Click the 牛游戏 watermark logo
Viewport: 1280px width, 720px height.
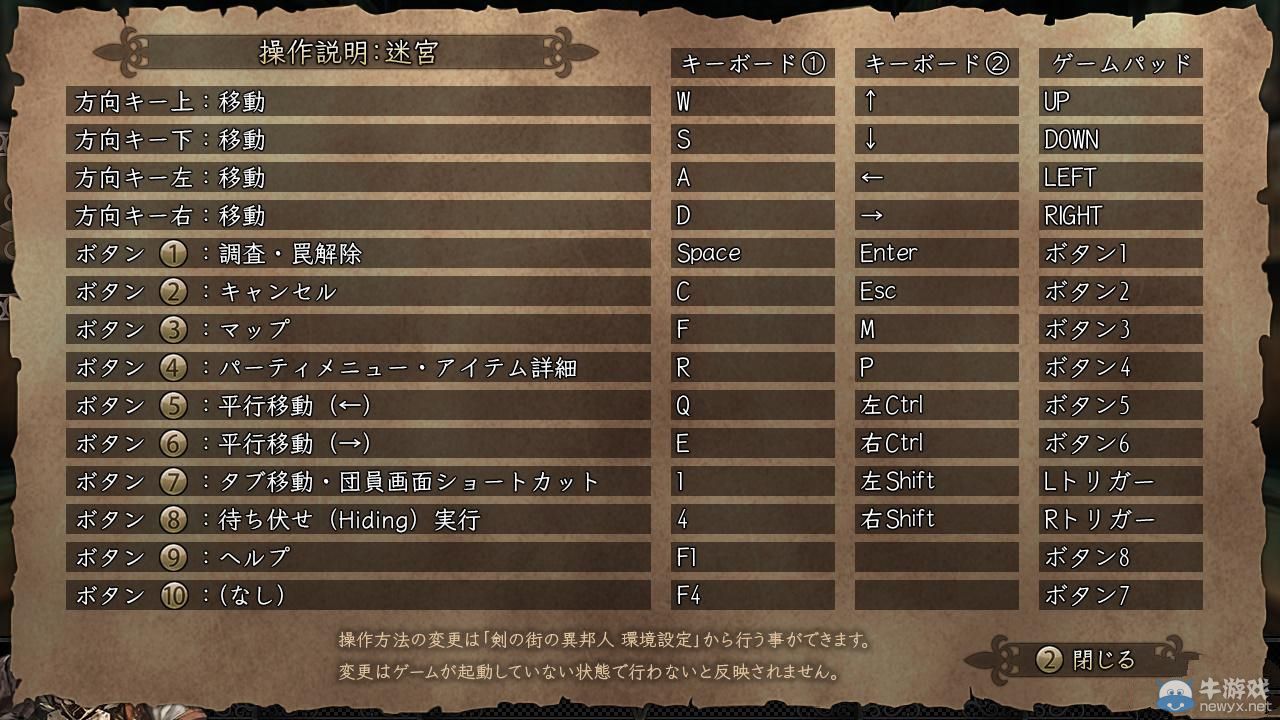pyautogui.click(x=1174, y=693)
